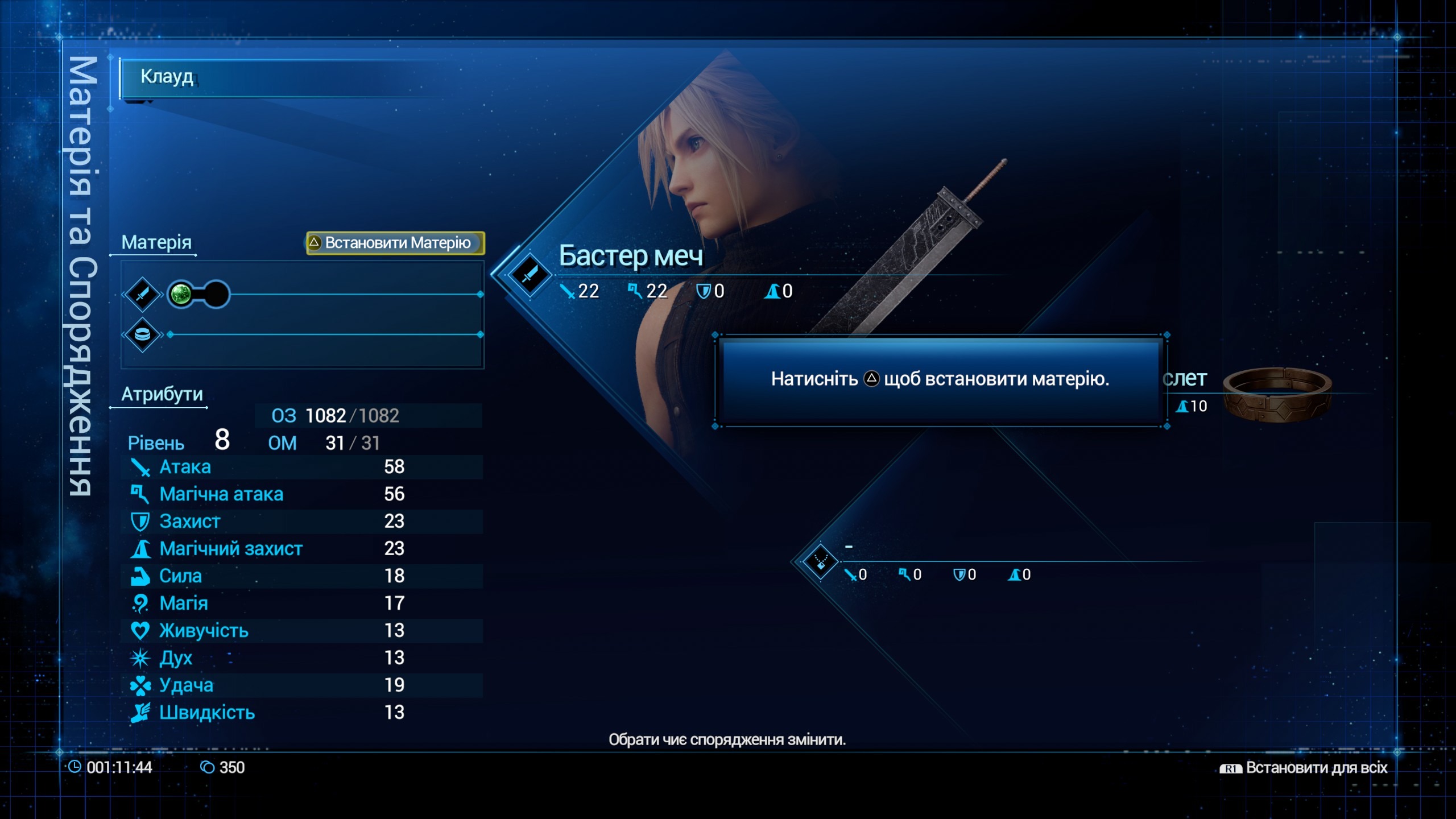The image size is (1456, 819).
Task: Click Встановити для всіх option
Action: click(x=1304, y=768)
